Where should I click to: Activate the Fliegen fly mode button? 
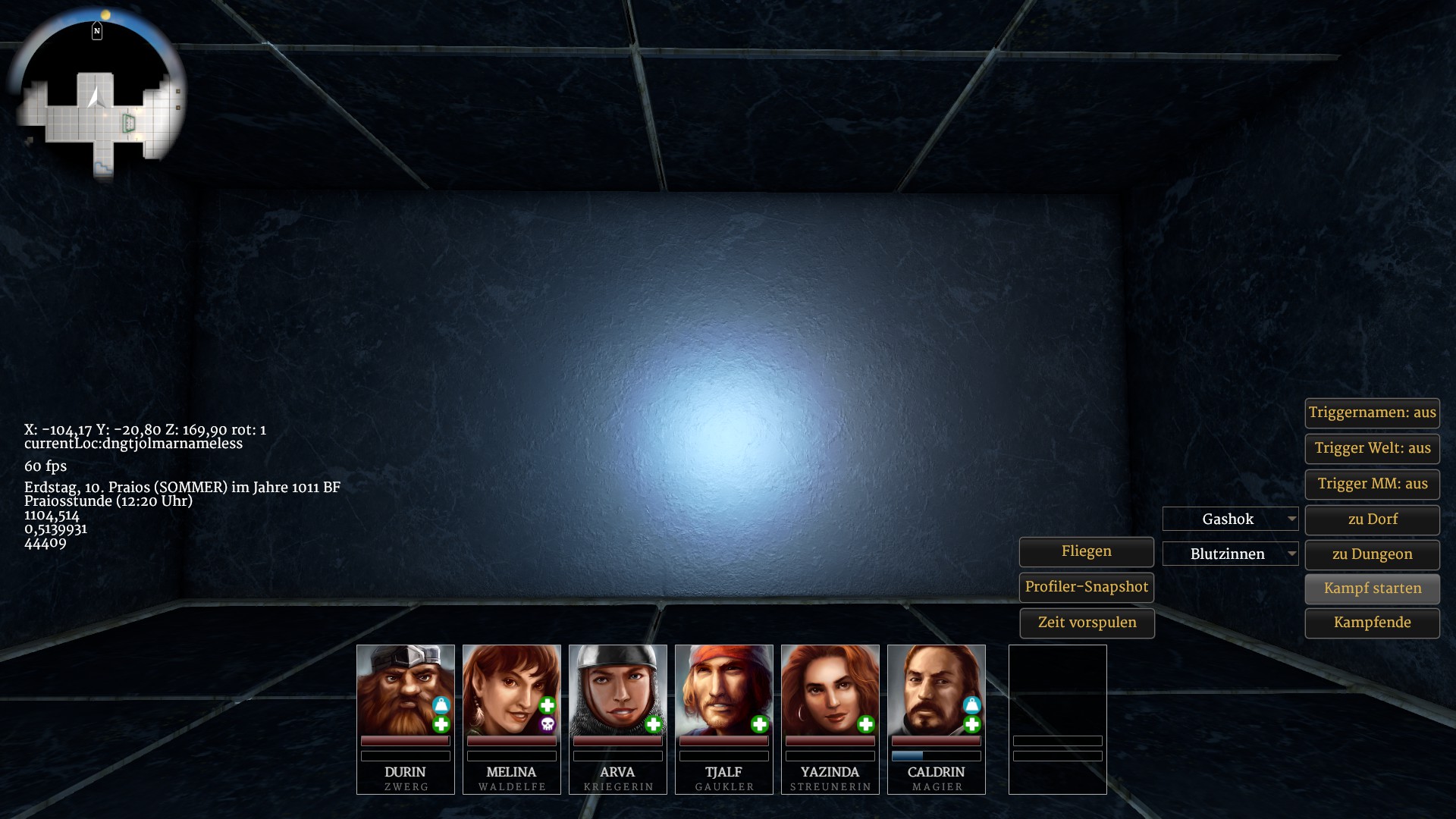[1086, 551]
